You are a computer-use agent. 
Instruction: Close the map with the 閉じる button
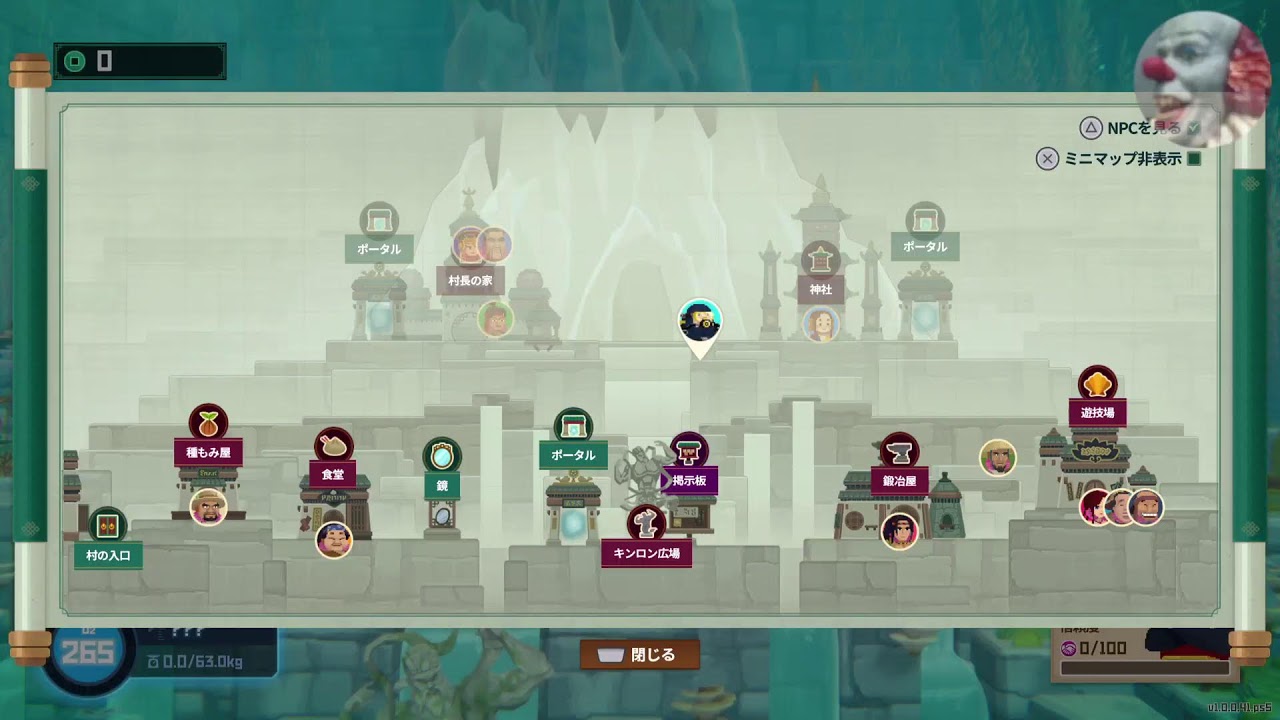640,655
